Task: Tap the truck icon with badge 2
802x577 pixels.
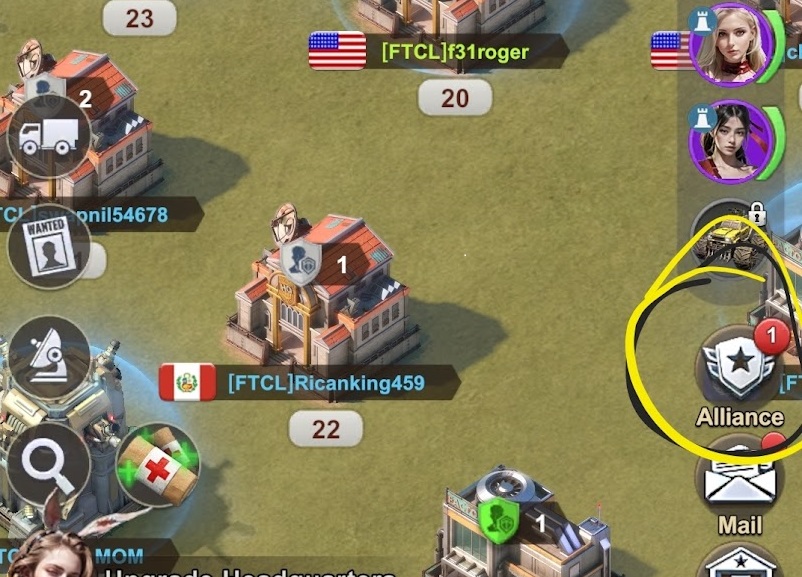Action: coord(49,137)
